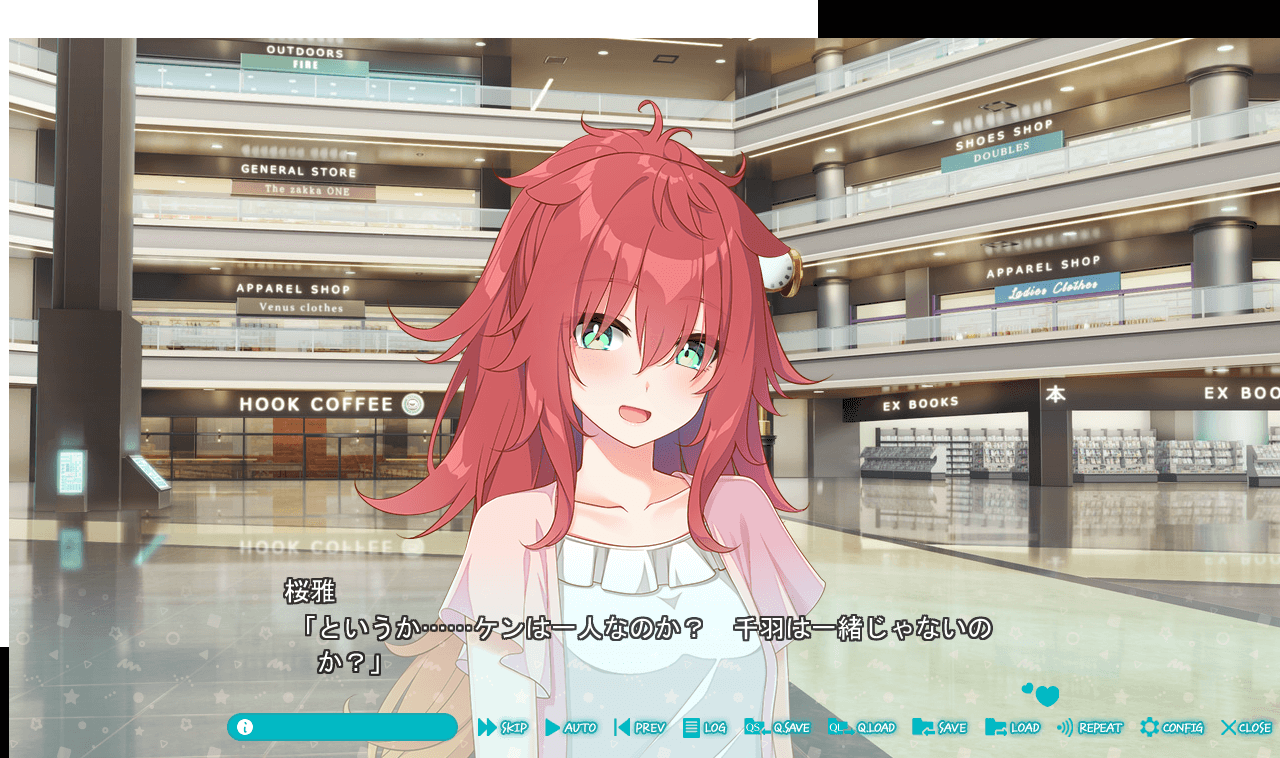Replay the voice line with REPEAT
1280x758 pixels.
(1091, 727)
